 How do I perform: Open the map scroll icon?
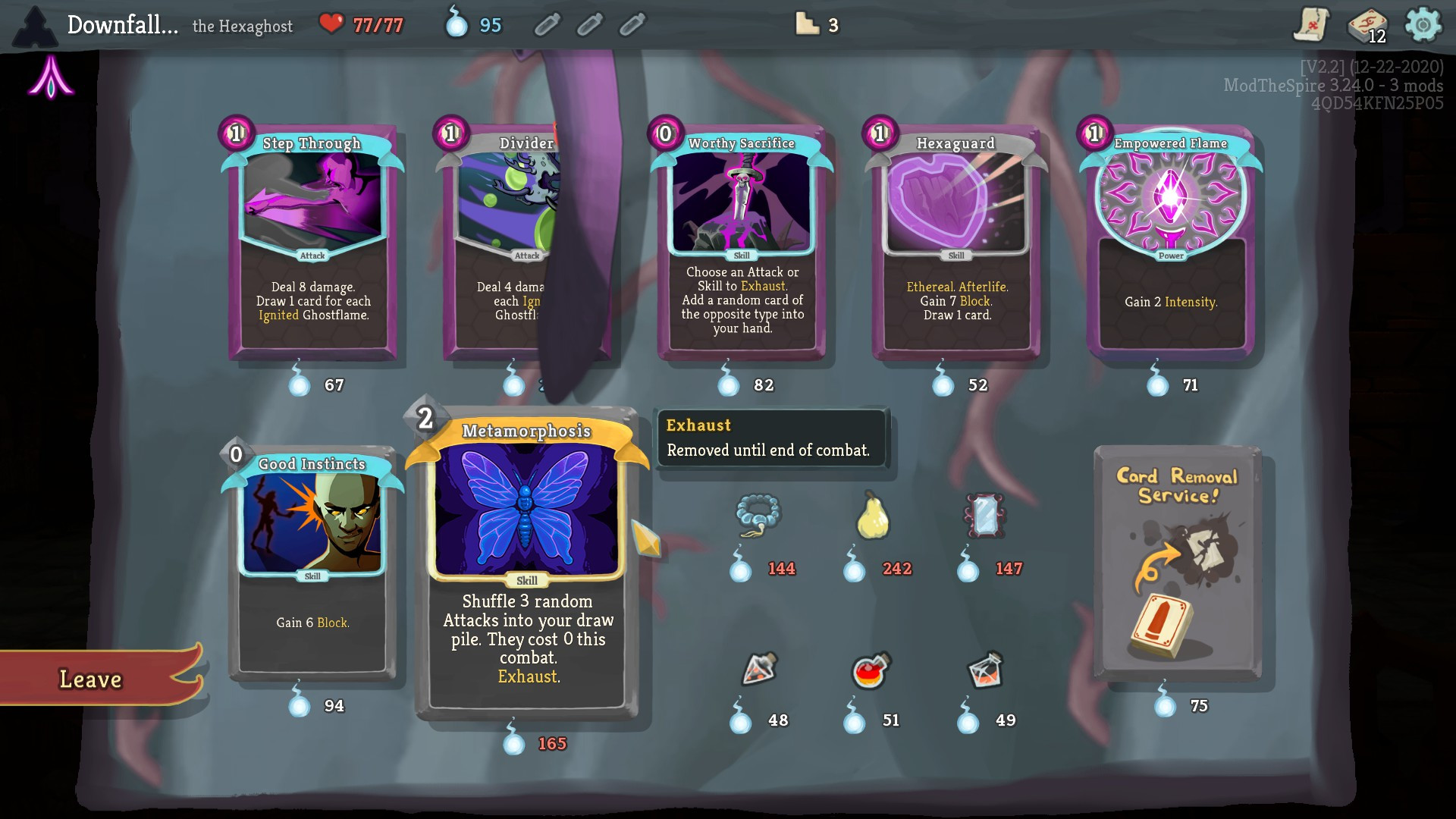click(1311, 25)
